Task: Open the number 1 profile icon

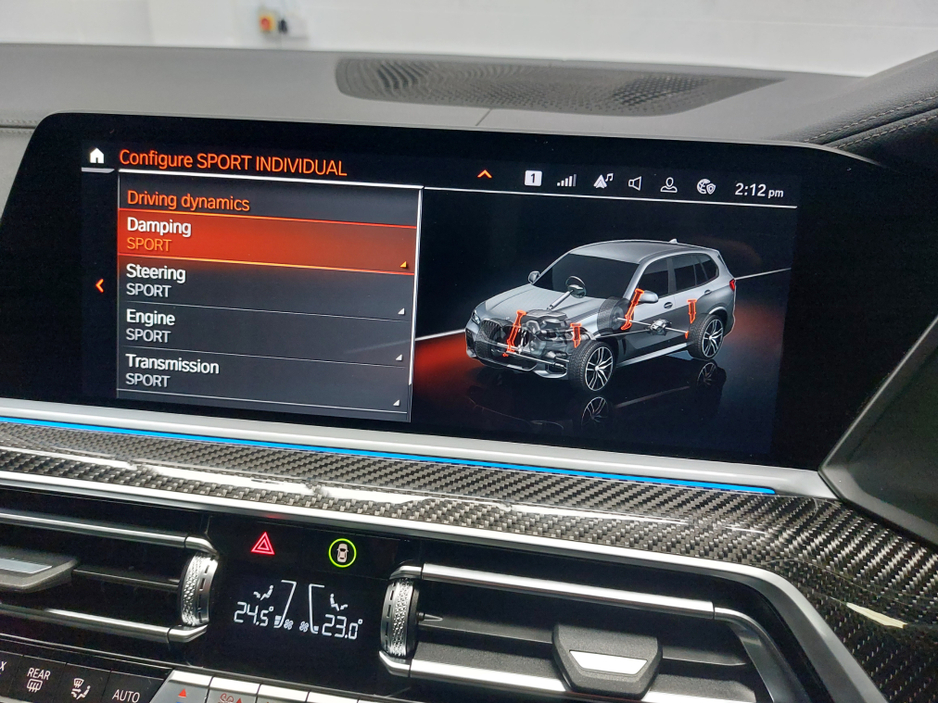Action: tap(533, 178)
